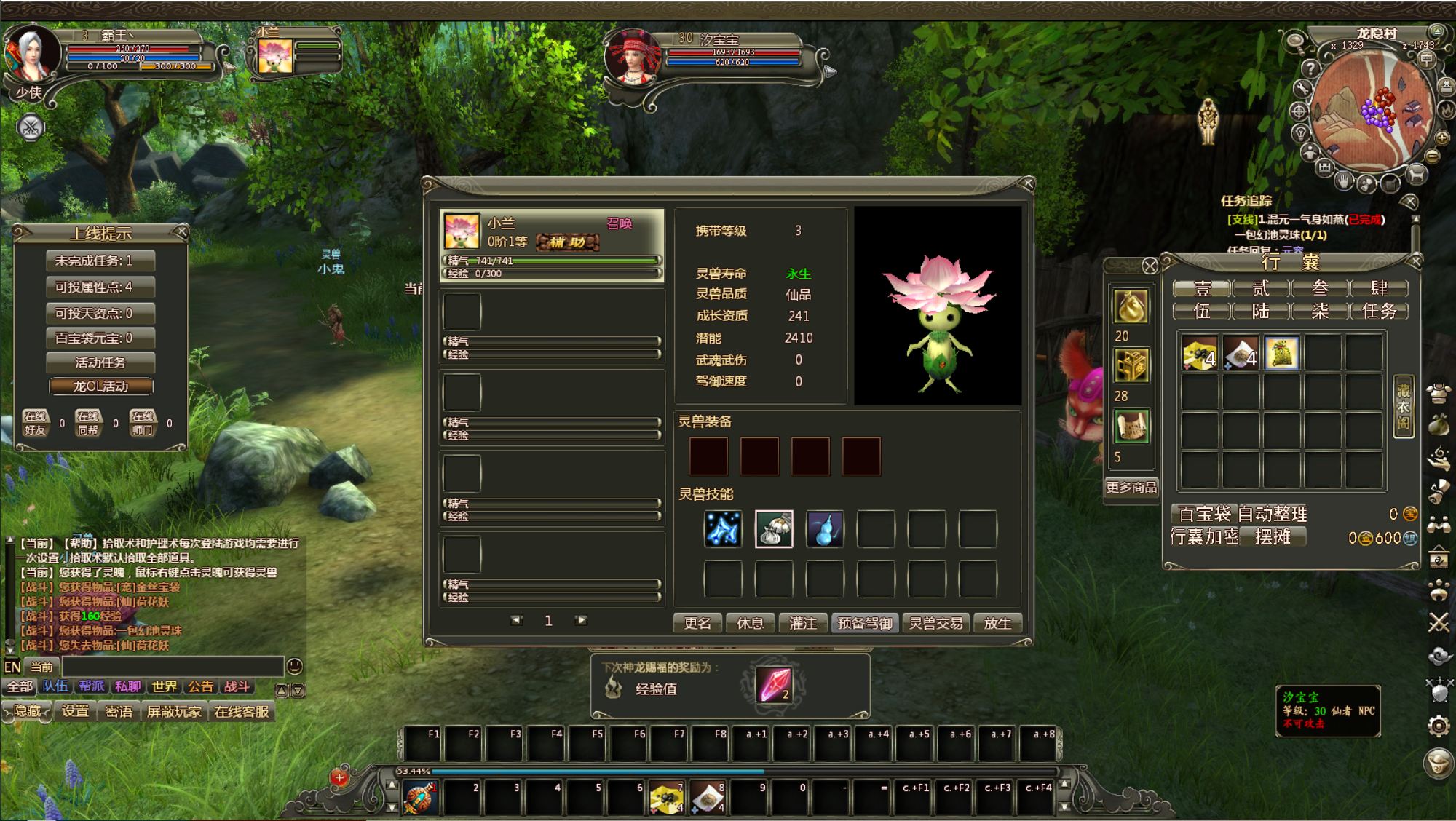
Task: Switch to the 任务 bag tab
Action: 1379,312
